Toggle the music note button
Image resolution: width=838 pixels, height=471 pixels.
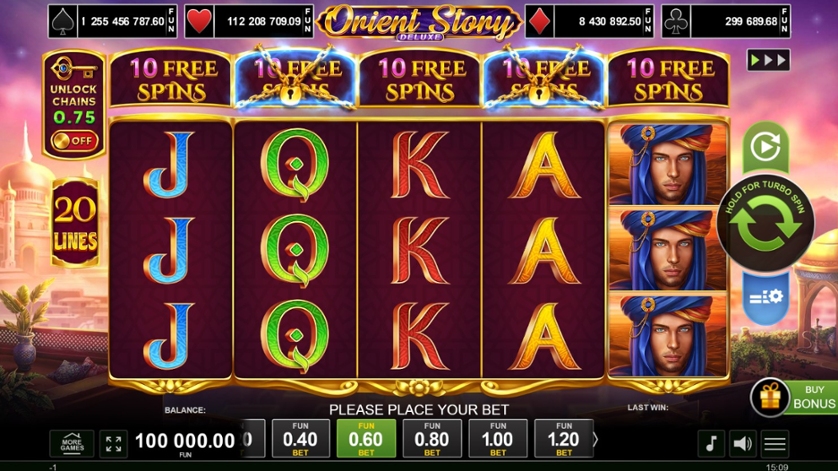[x=711, y=443]
